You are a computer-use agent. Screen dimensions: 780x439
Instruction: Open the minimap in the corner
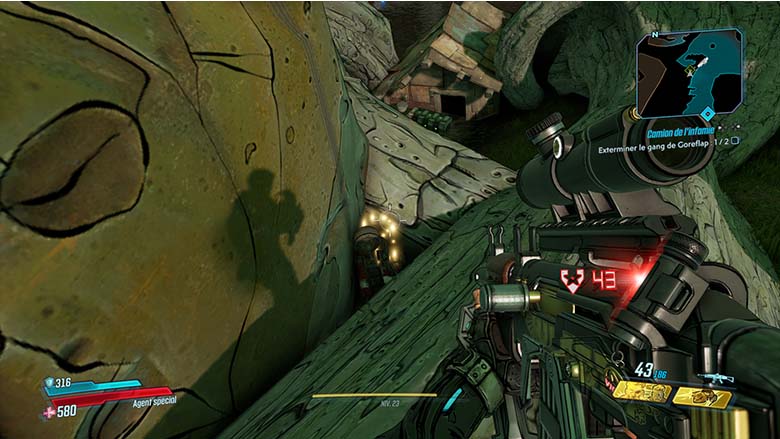point(689,72)
